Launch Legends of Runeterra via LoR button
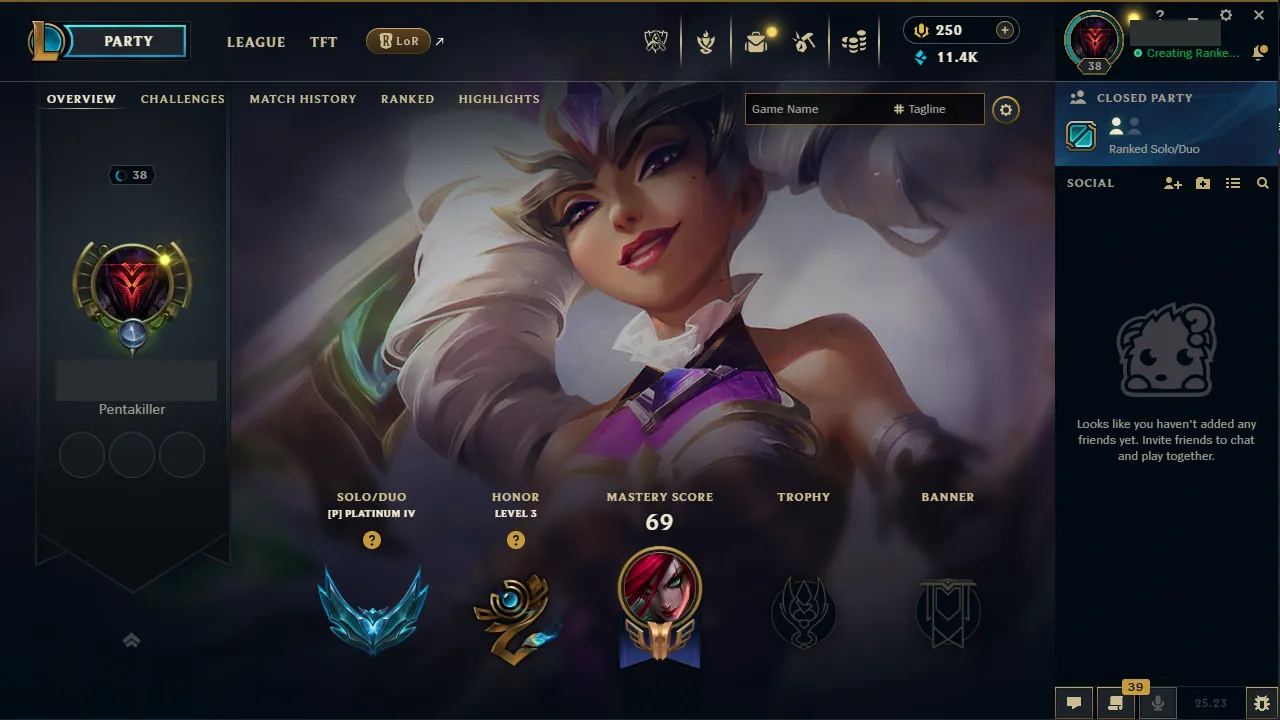Viewport: 1280px width, 720px height. (x=400, y=42)
